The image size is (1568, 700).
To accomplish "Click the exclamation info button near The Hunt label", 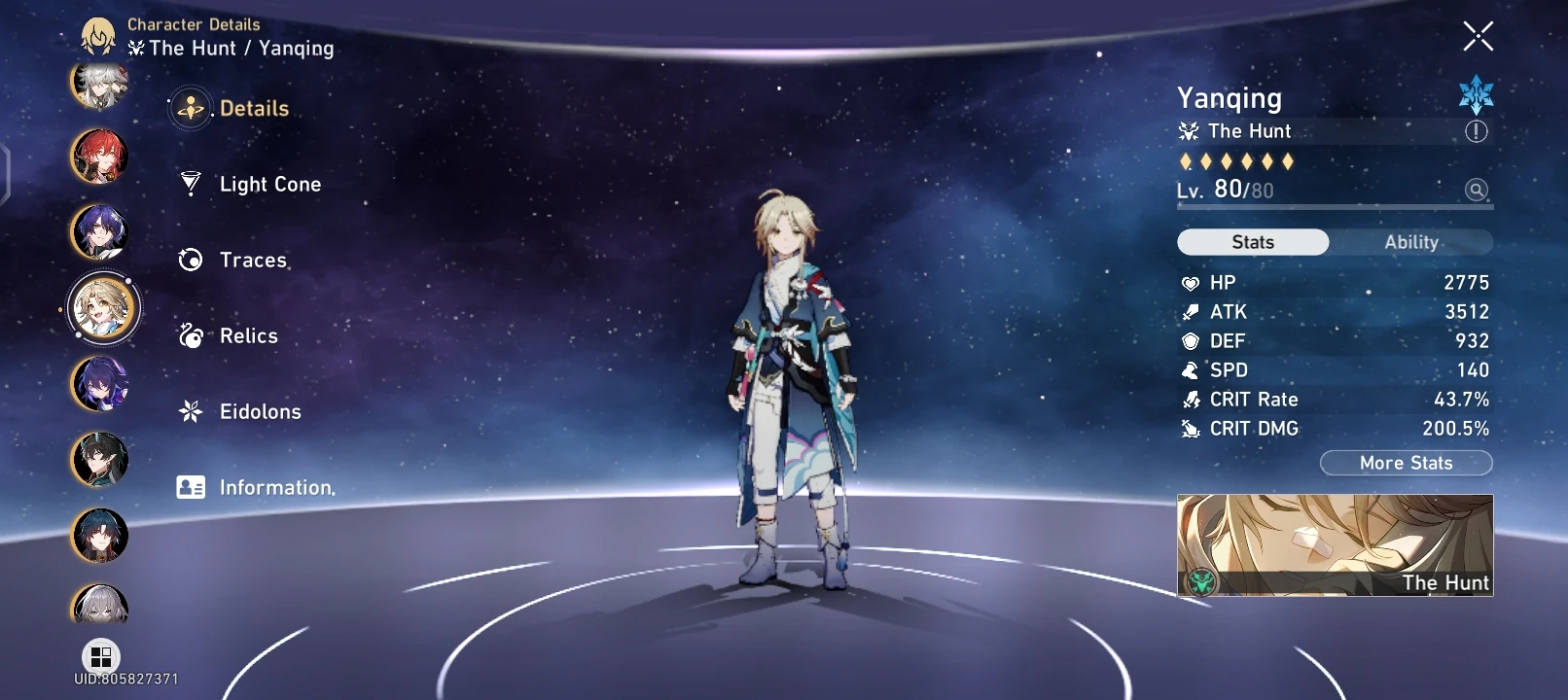I will [1475, 130].
